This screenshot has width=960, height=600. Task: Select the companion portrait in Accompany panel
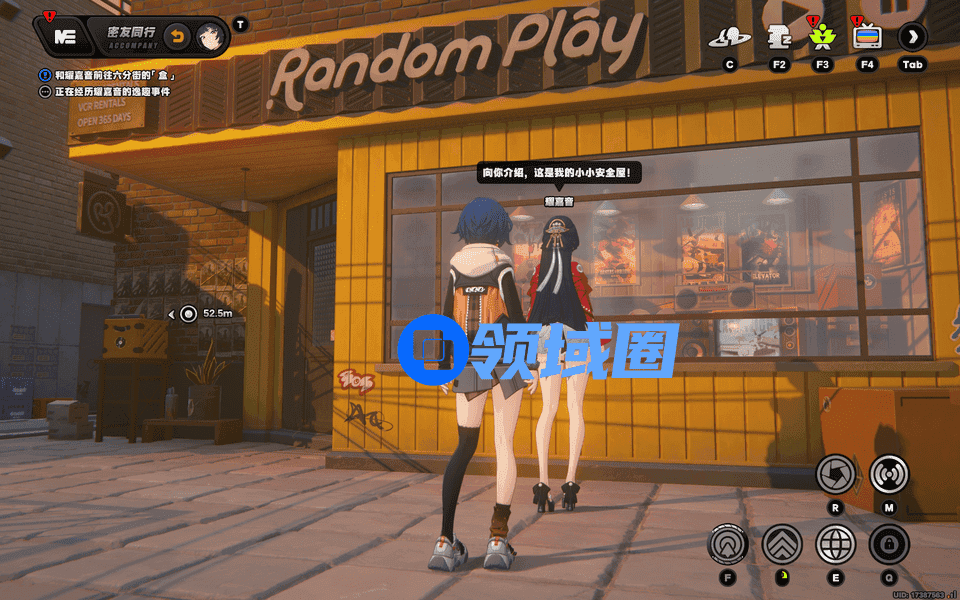[x=209, y=37]
